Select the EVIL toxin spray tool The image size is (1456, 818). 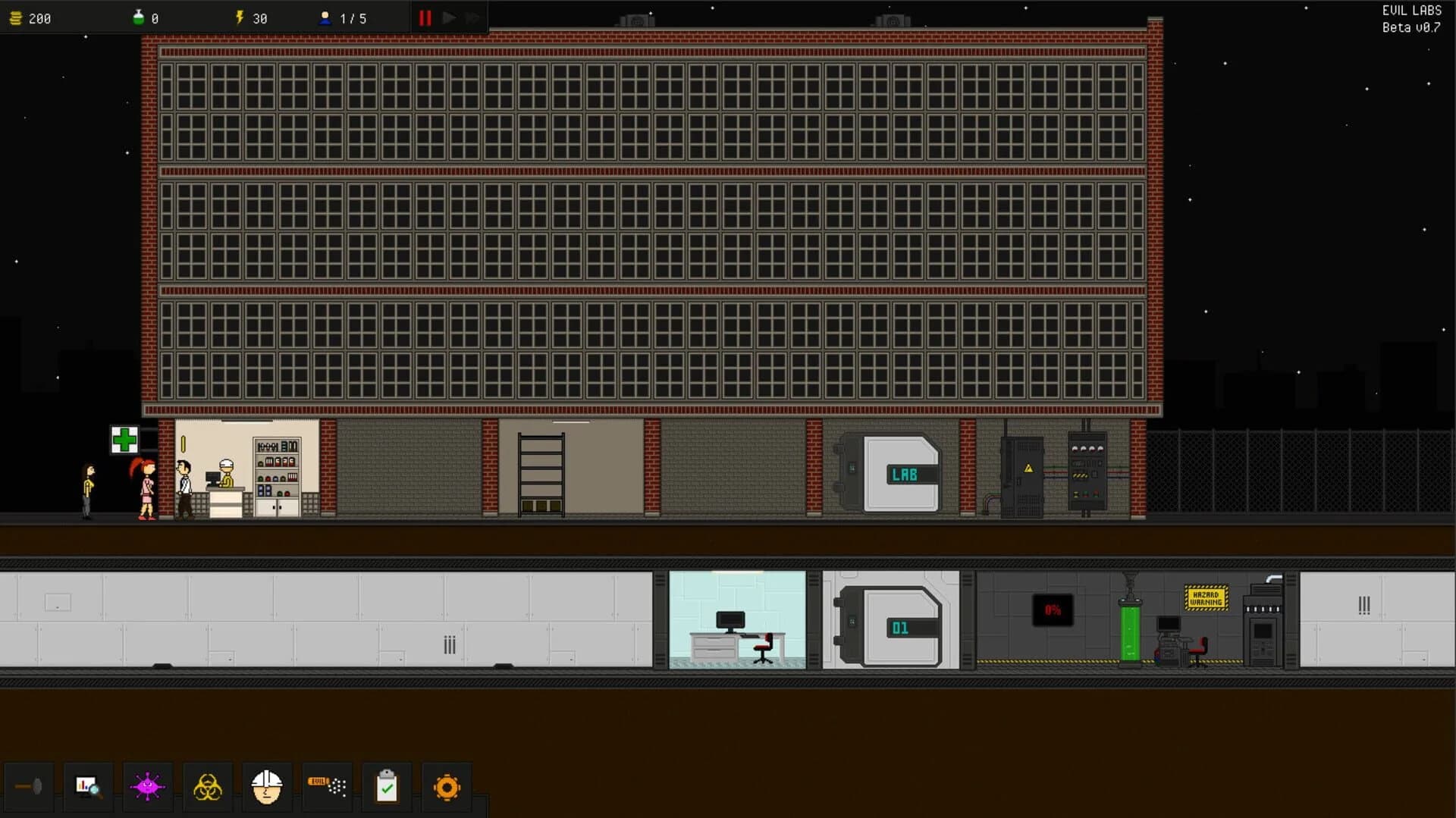click(326, 787)
